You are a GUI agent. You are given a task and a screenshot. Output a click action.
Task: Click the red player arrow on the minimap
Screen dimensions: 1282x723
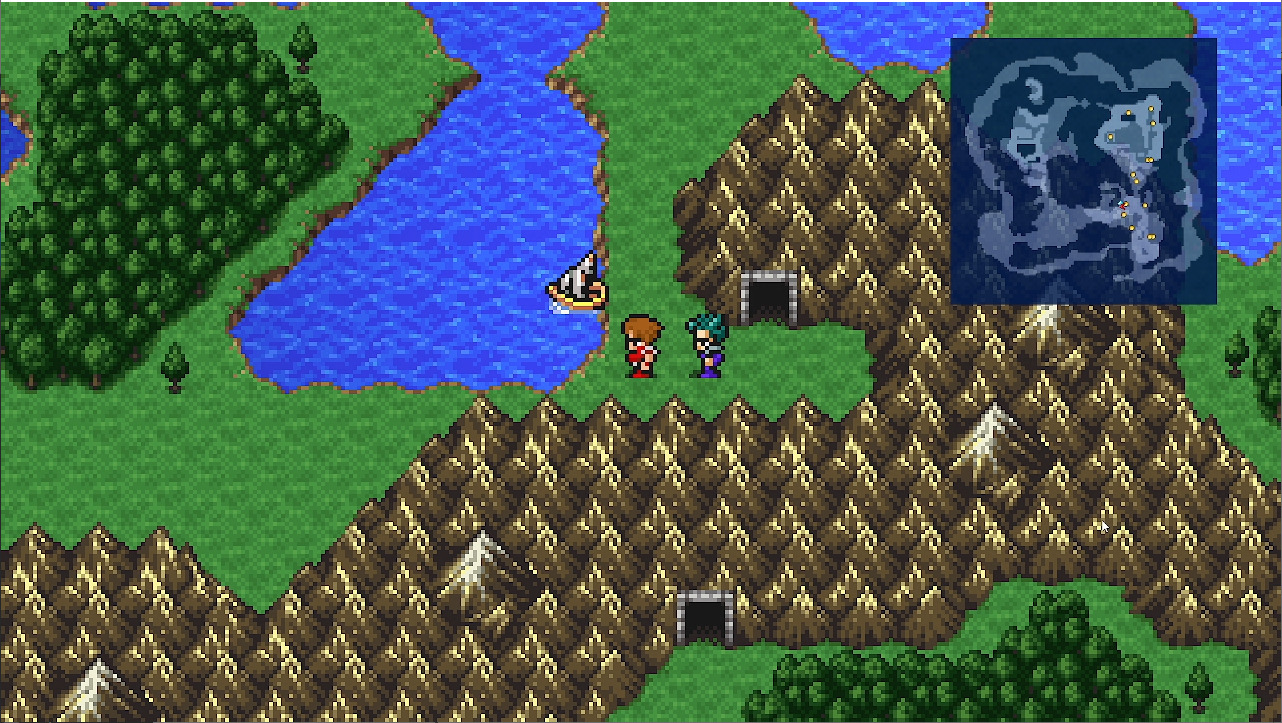click(x=1122, y=206)
